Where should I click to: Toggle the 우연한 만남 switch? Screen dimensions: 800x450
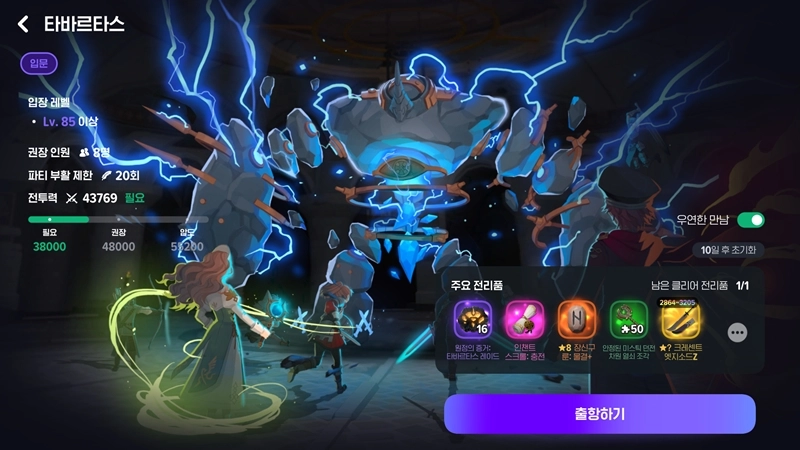point(750,220)
